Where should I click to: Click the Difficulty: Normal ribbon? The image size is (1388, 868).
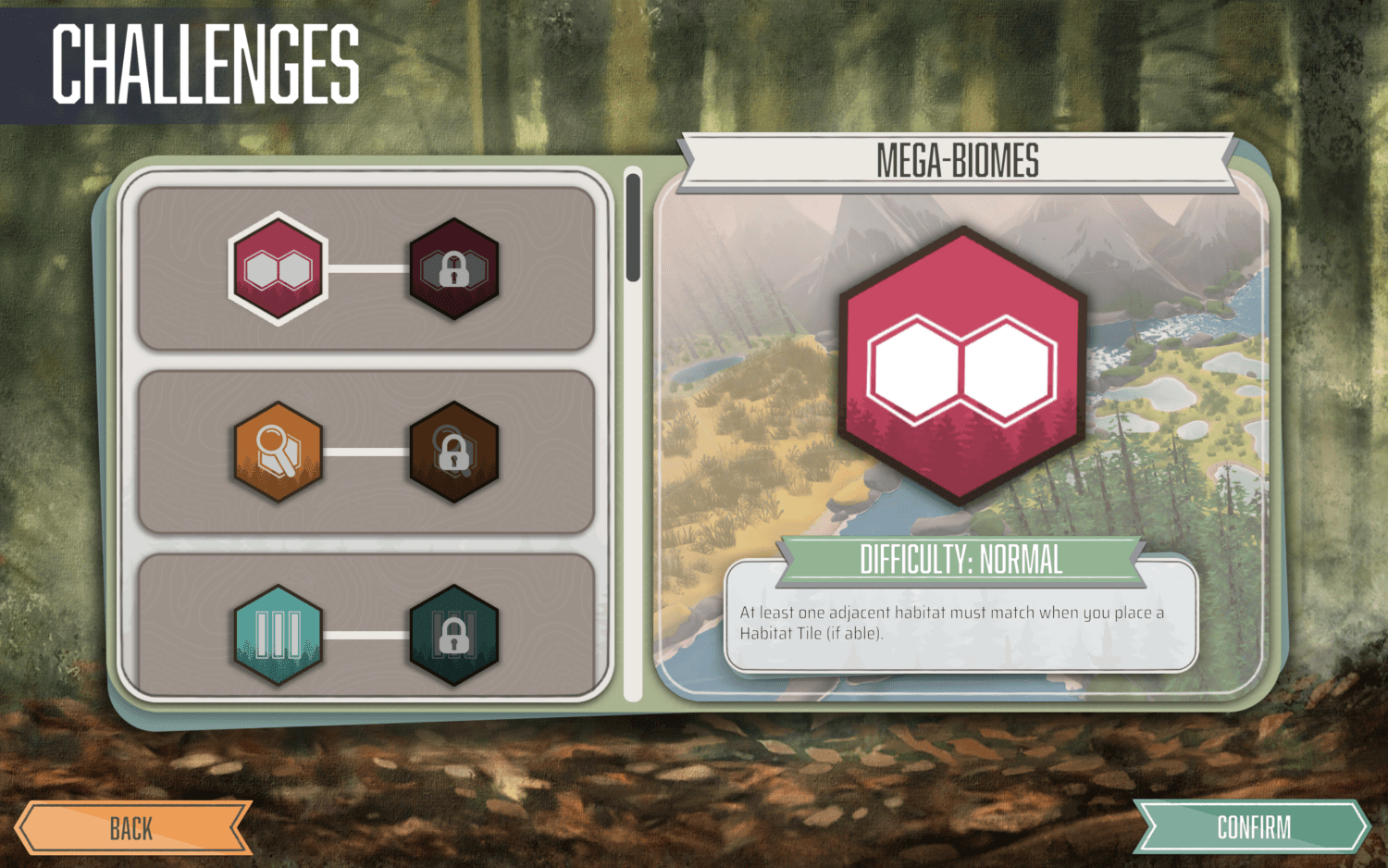[x=960, y=560]
